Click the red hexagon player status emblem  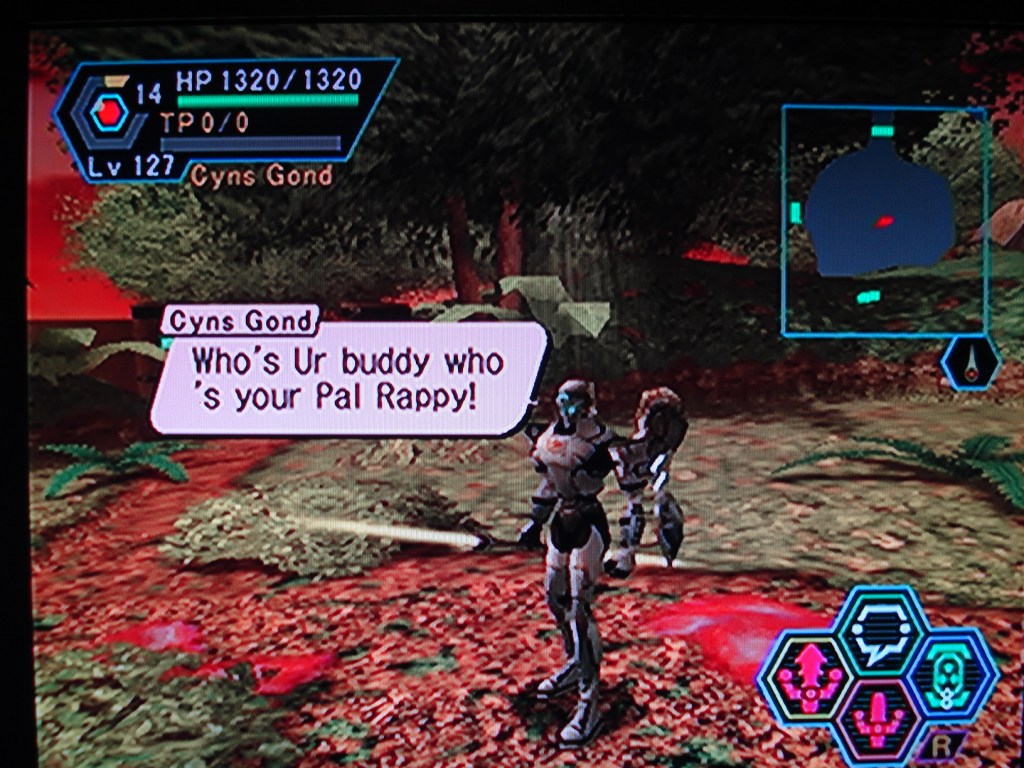pos(106,114)
